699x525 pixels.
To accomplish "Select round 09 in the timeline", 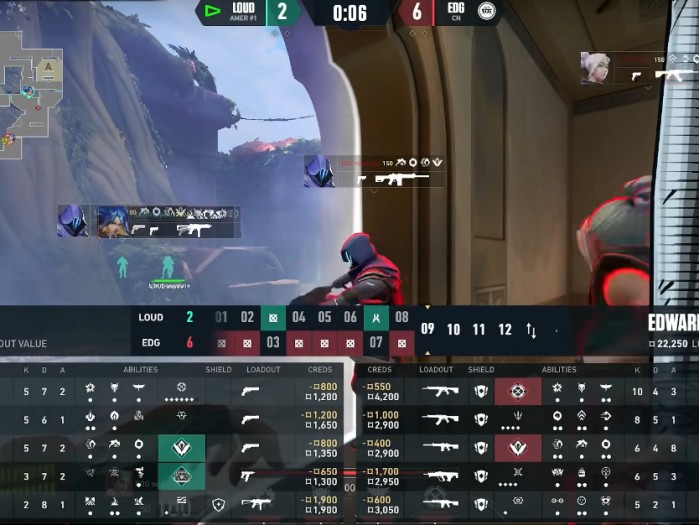I will (428, 329).
